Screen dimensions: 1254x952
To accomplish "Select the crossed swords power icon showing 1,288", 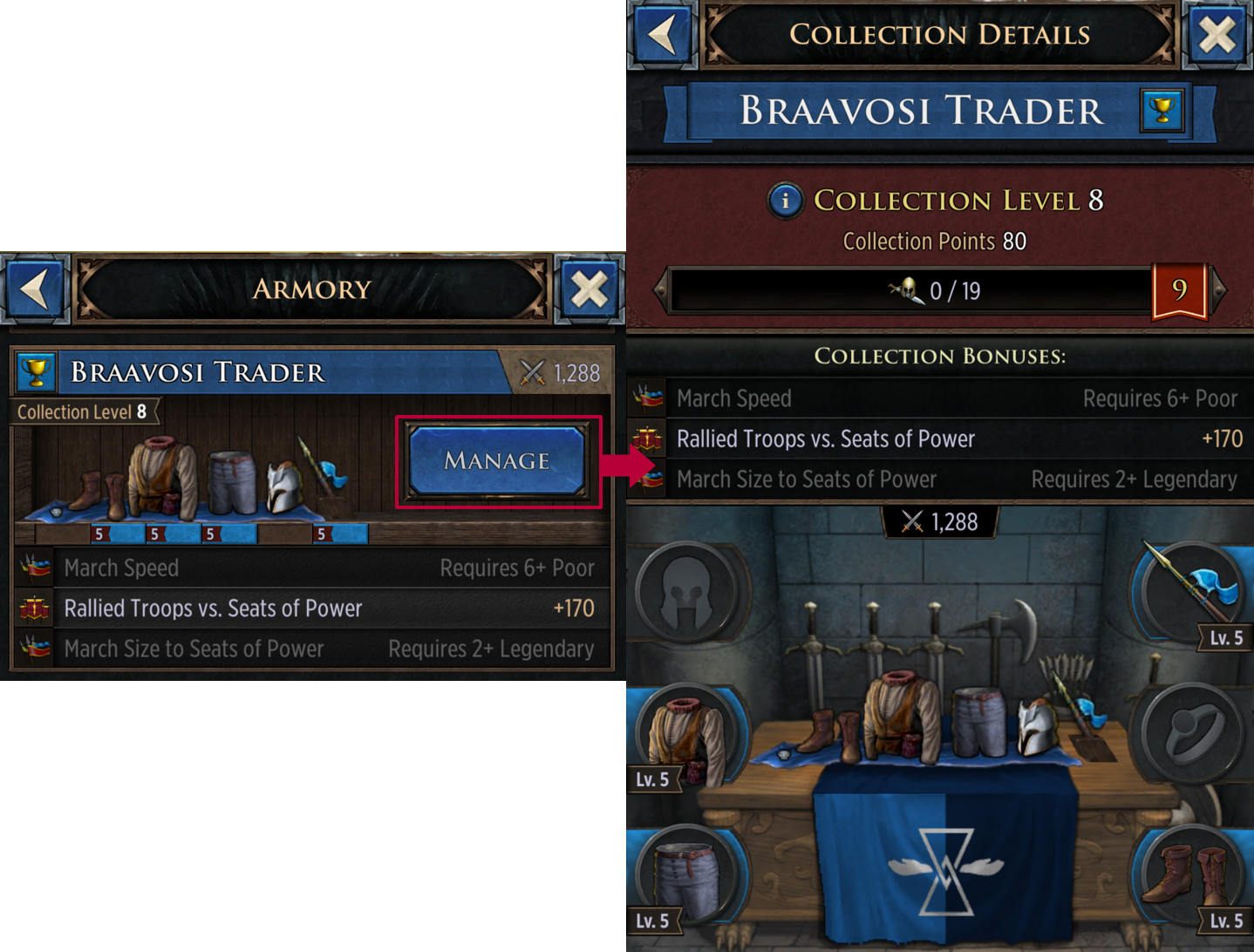I will pos(940,522).
